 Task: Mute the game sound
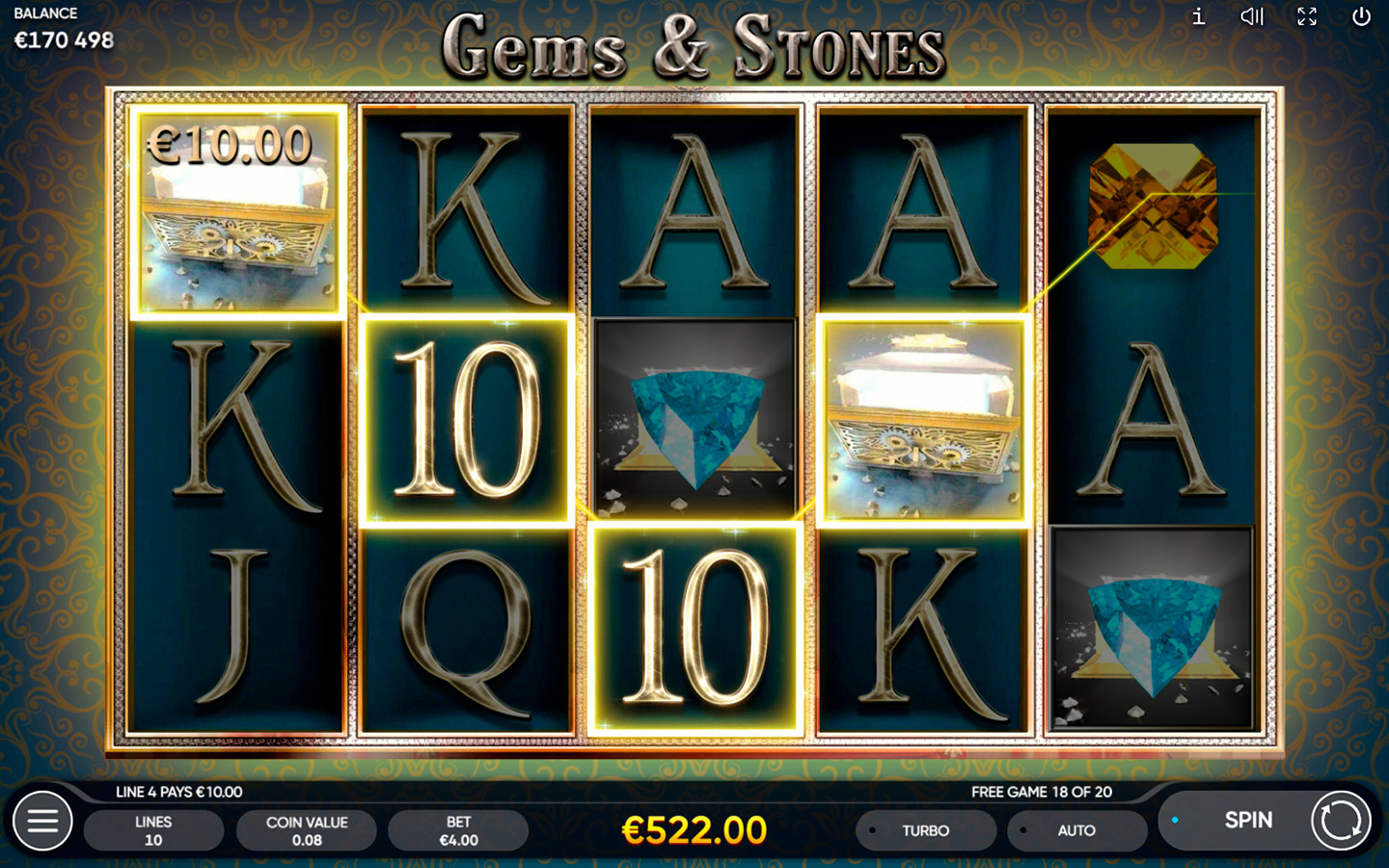1252,16
